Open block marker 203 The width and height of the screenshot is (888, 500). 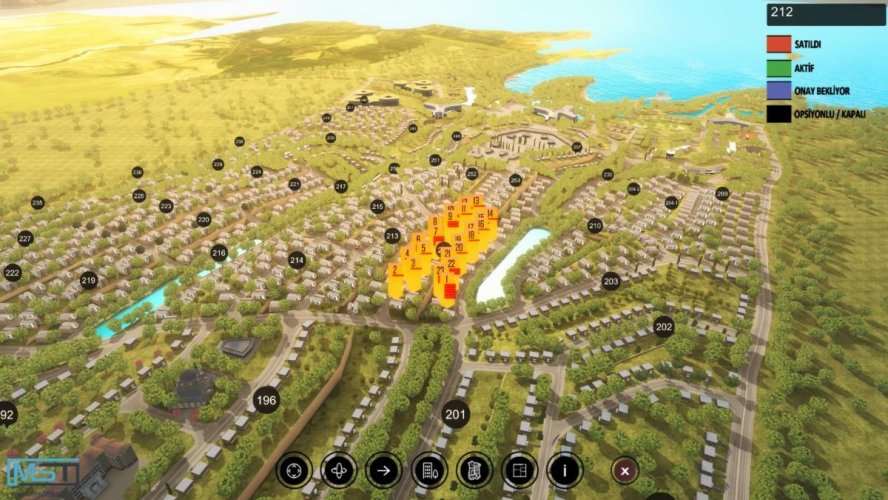pyautogui.click(x=611, y=282)
